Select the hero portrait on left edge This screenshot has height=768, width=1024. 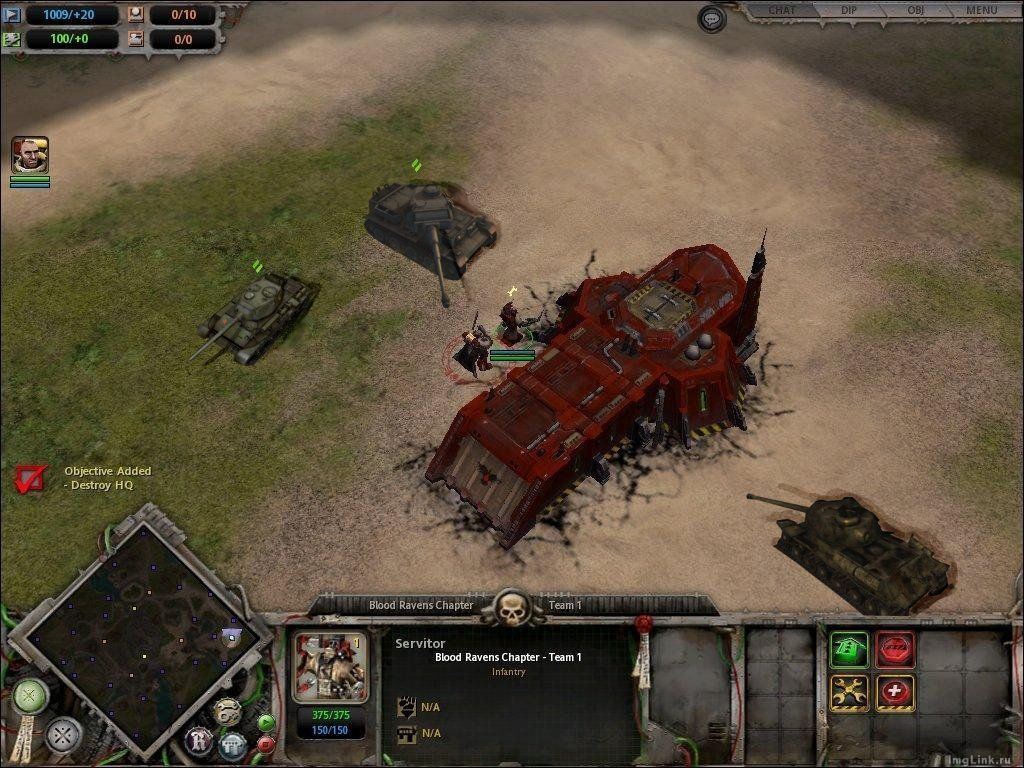30,155
